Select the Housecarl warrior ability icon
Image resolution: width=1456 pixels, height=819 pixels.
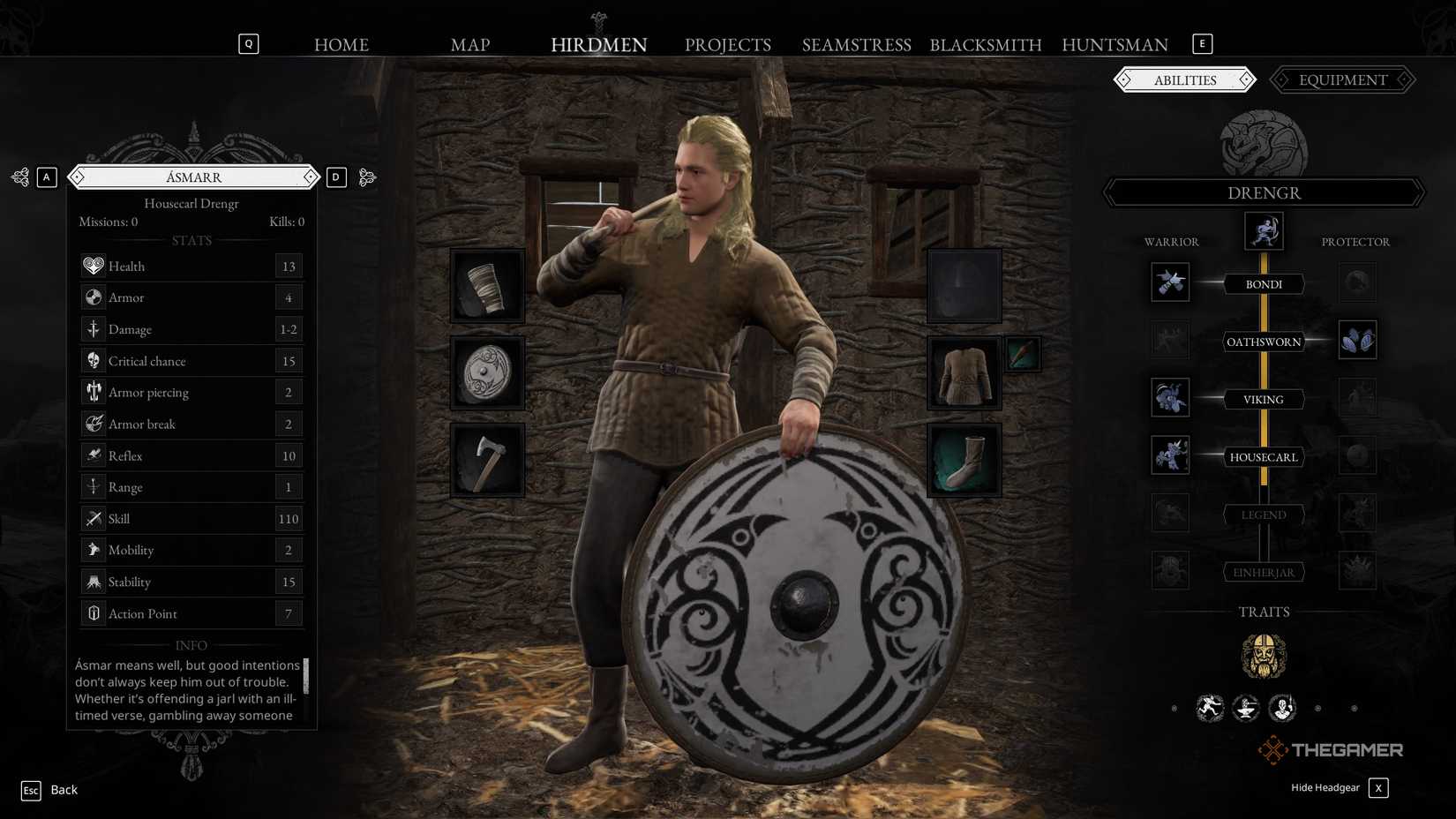tap(1170, 455)
